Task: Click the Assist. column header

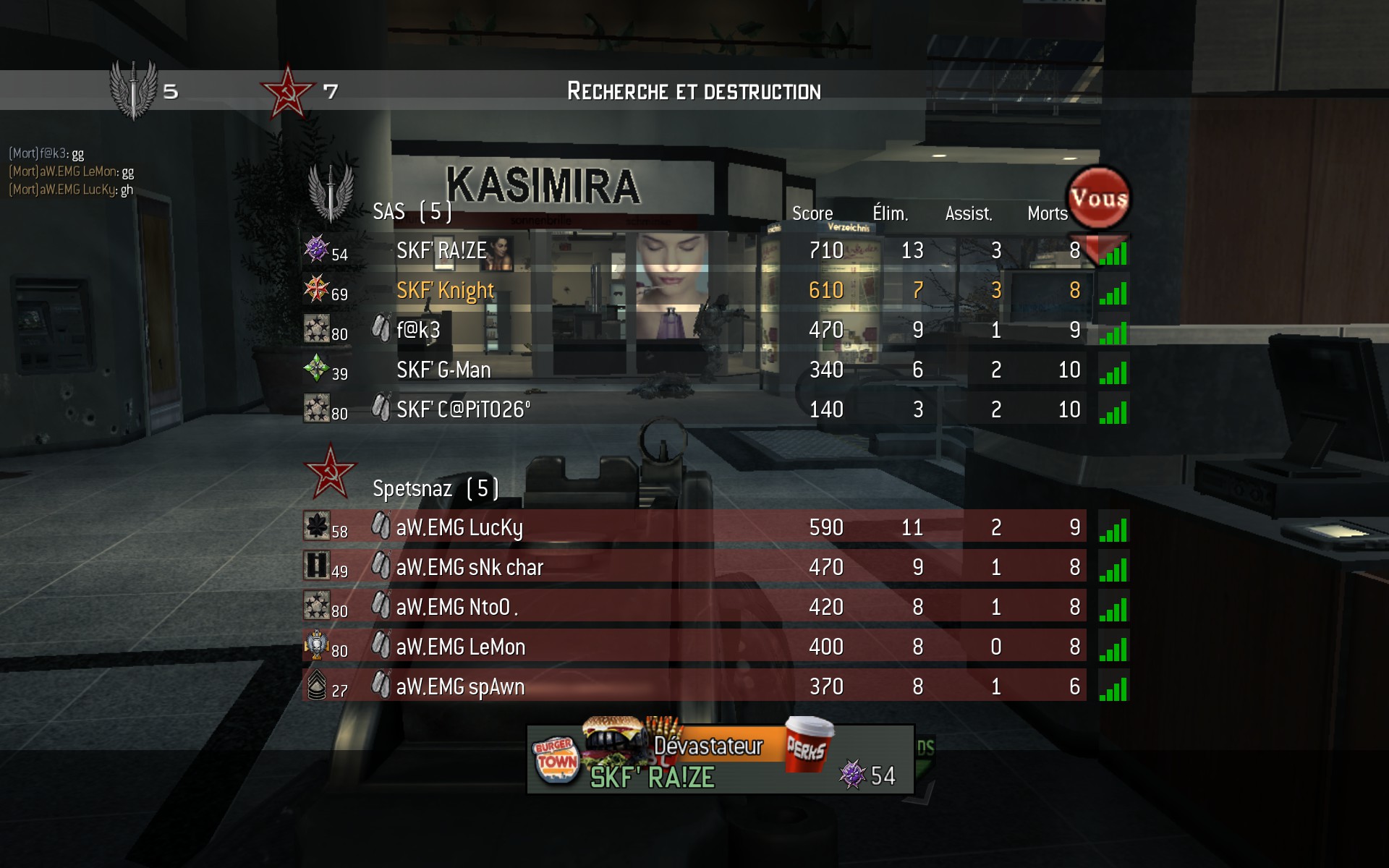Action: coord(969,213)
